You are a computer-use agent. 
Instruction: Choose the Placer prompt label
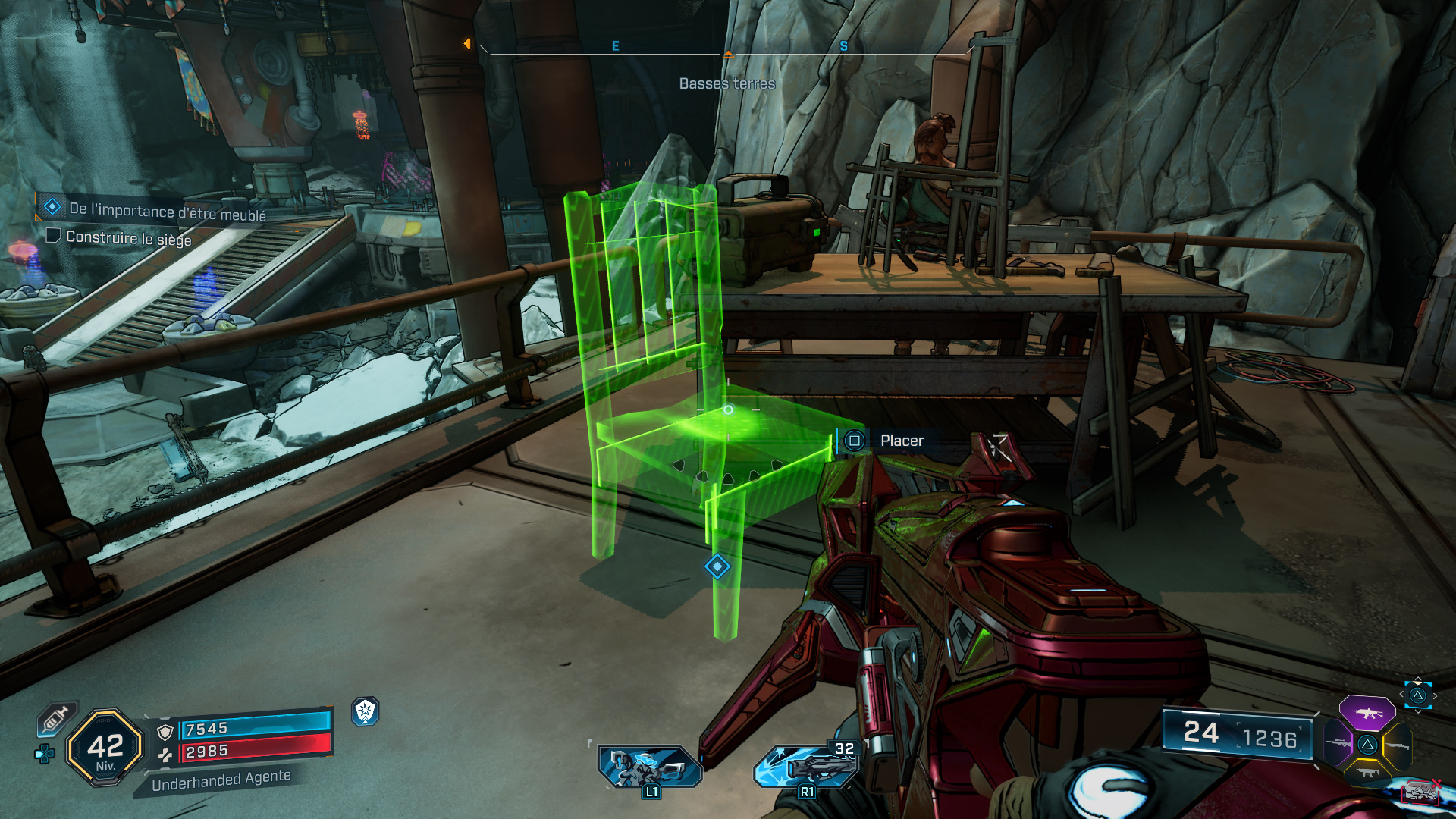(902, 441)
